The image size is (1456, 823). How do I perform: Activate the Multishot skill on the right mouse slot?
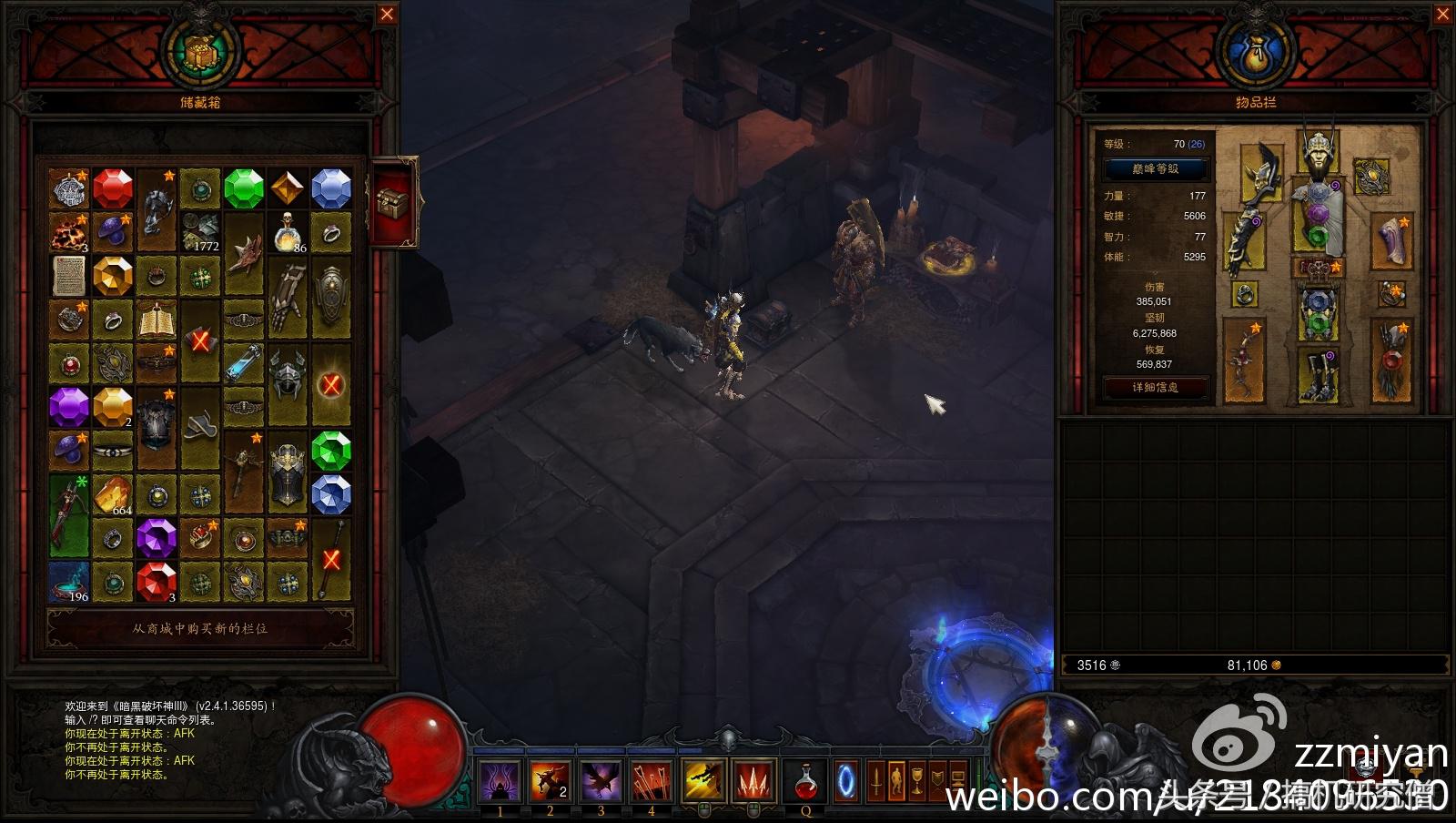753,778
